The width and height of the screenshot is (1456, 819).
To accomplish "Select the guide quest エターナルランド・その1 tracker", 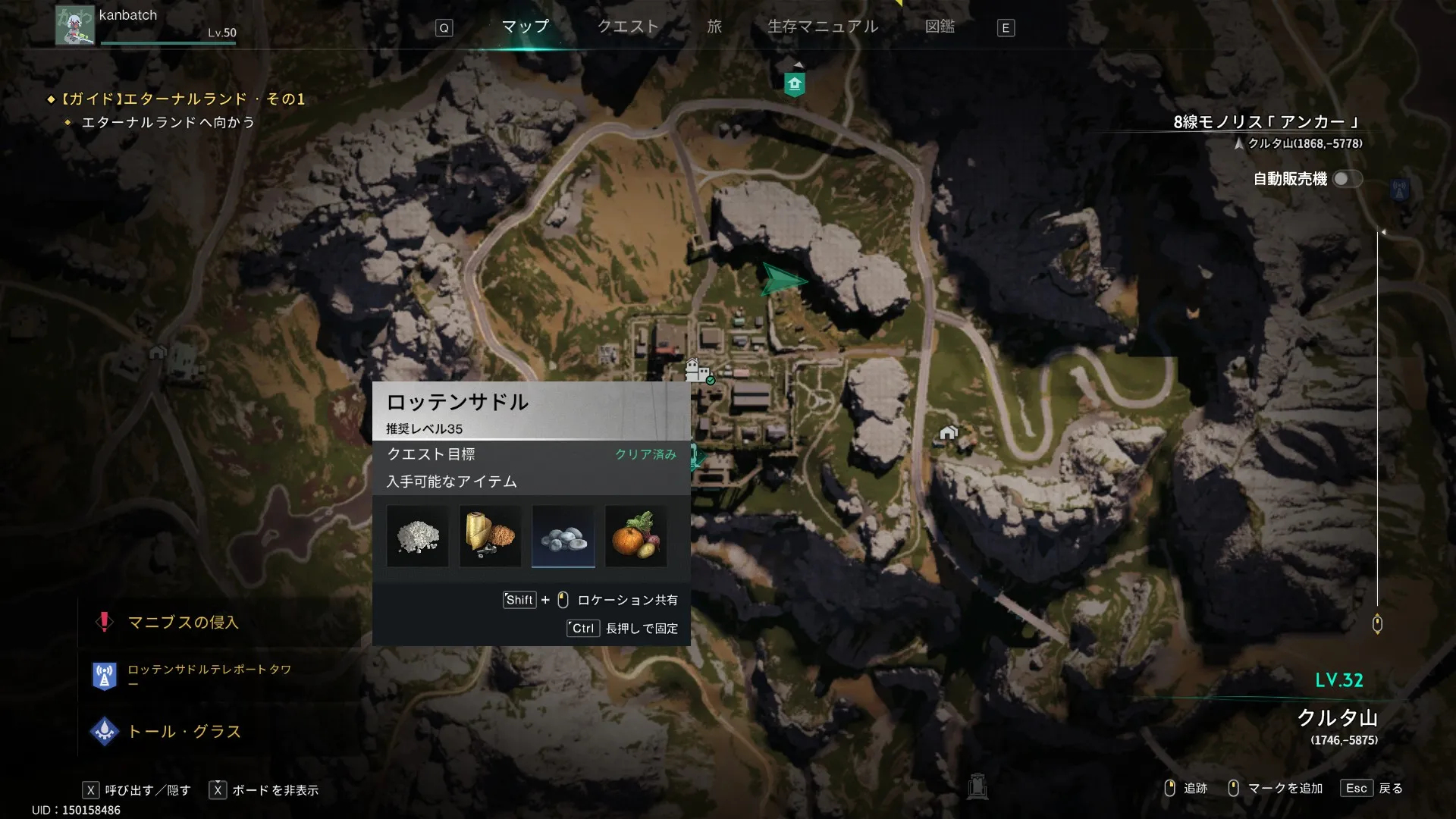I will [182, 99].
